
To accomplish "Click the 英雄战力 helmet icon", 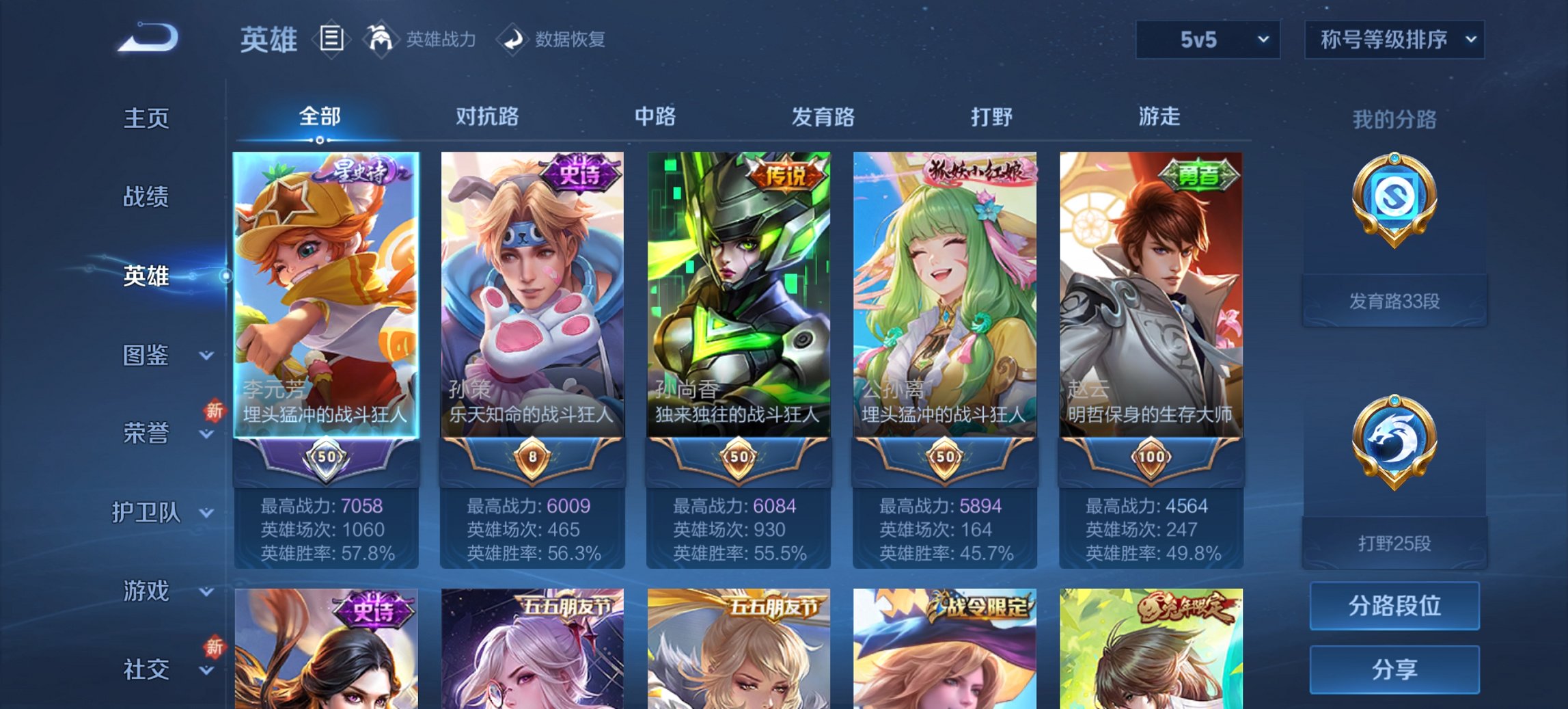I will click(381, 39).
